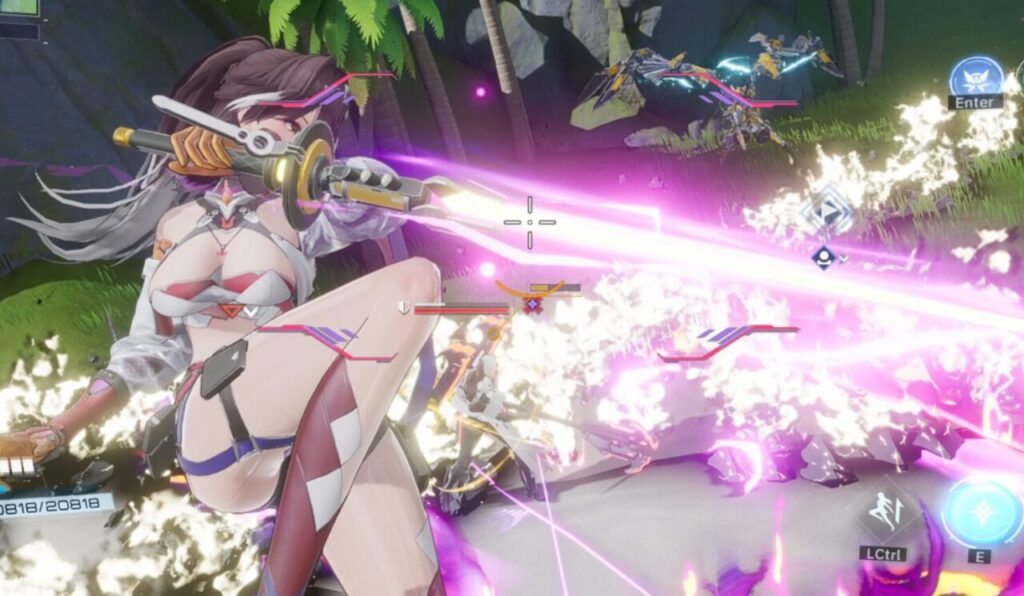
Task: Trigger the running figure dash ability
Action: point(884,512)
